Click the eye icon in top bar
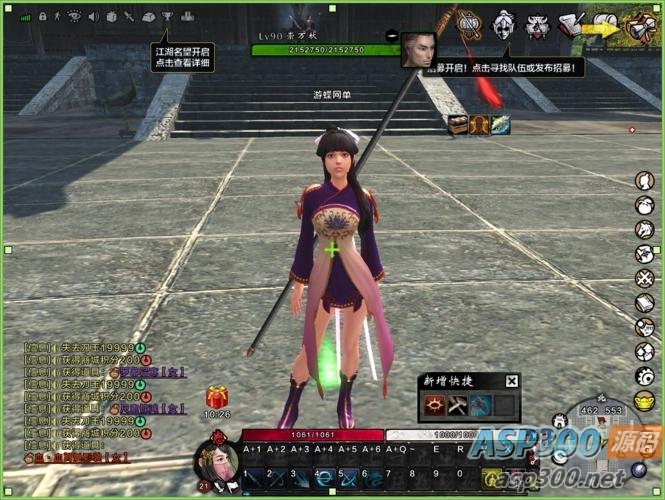The width and height of the screenshot is (665, 500). coord(73,17)
